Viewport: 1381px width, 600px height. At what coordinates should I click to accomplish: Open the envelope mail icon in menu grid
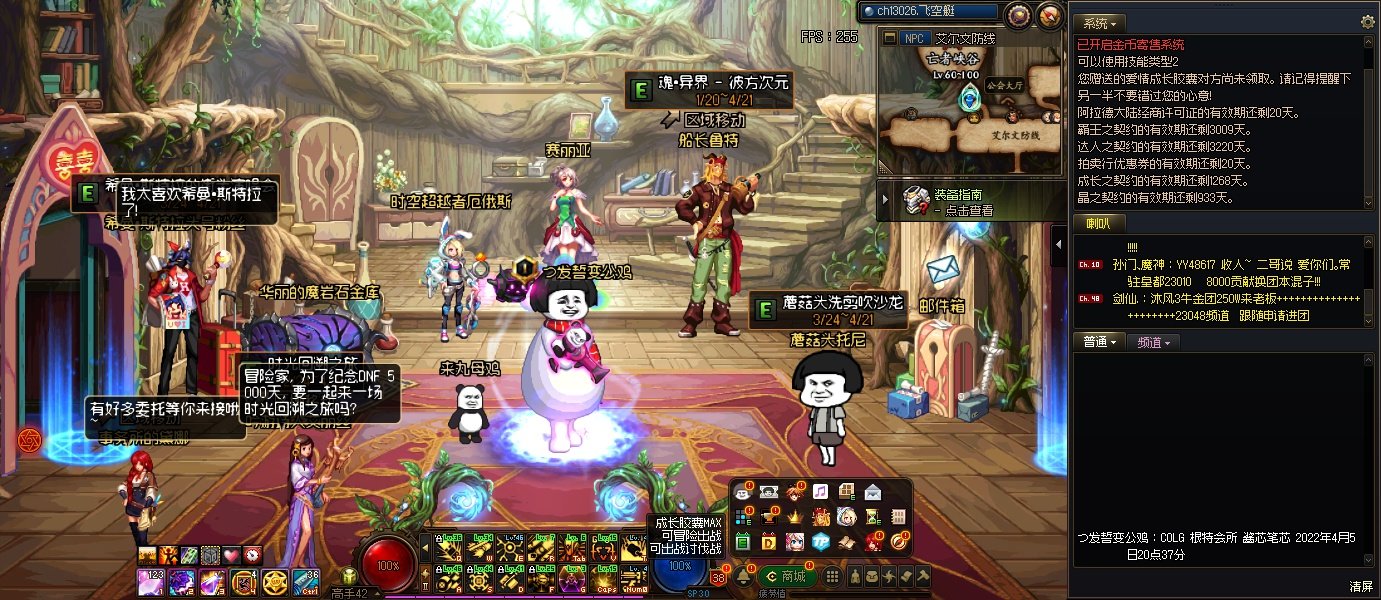[872, 491]
